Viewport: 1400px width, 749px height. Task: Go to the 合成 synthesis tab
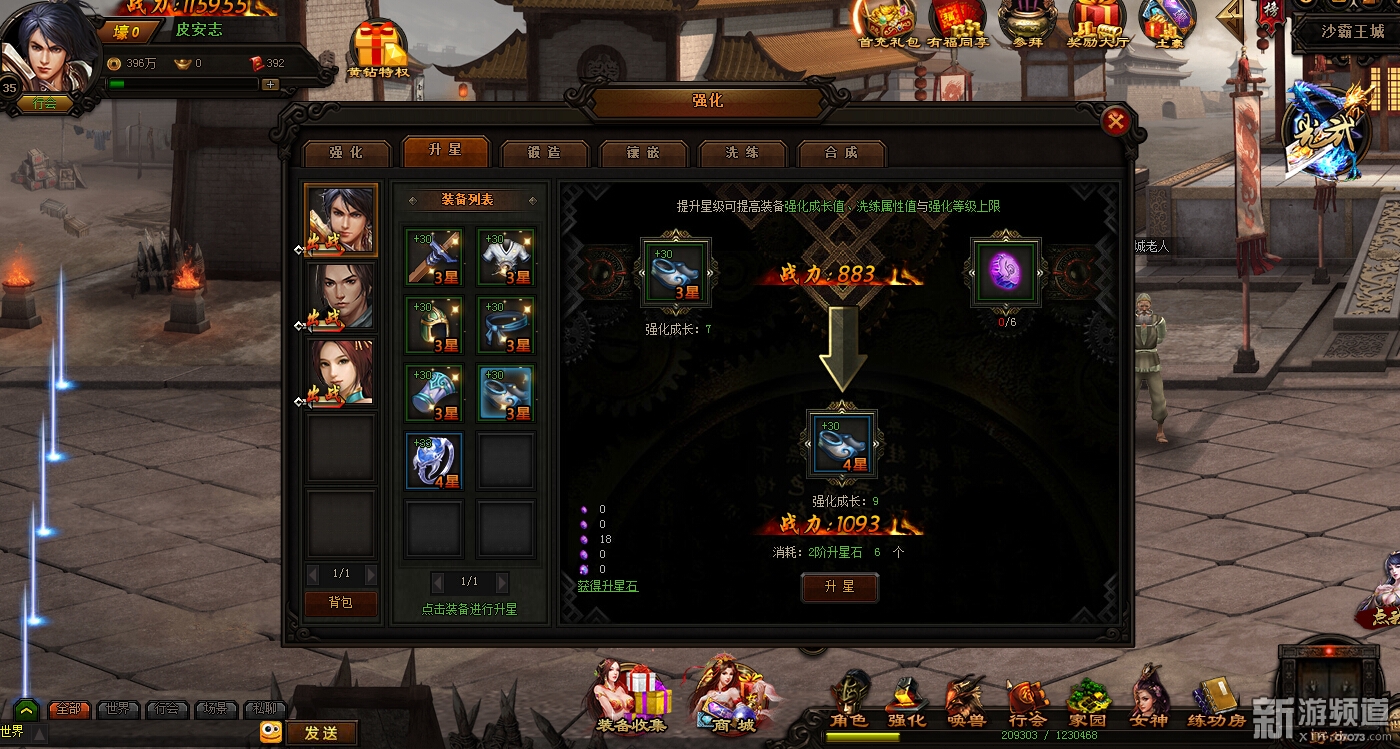(x=841, y=153)
